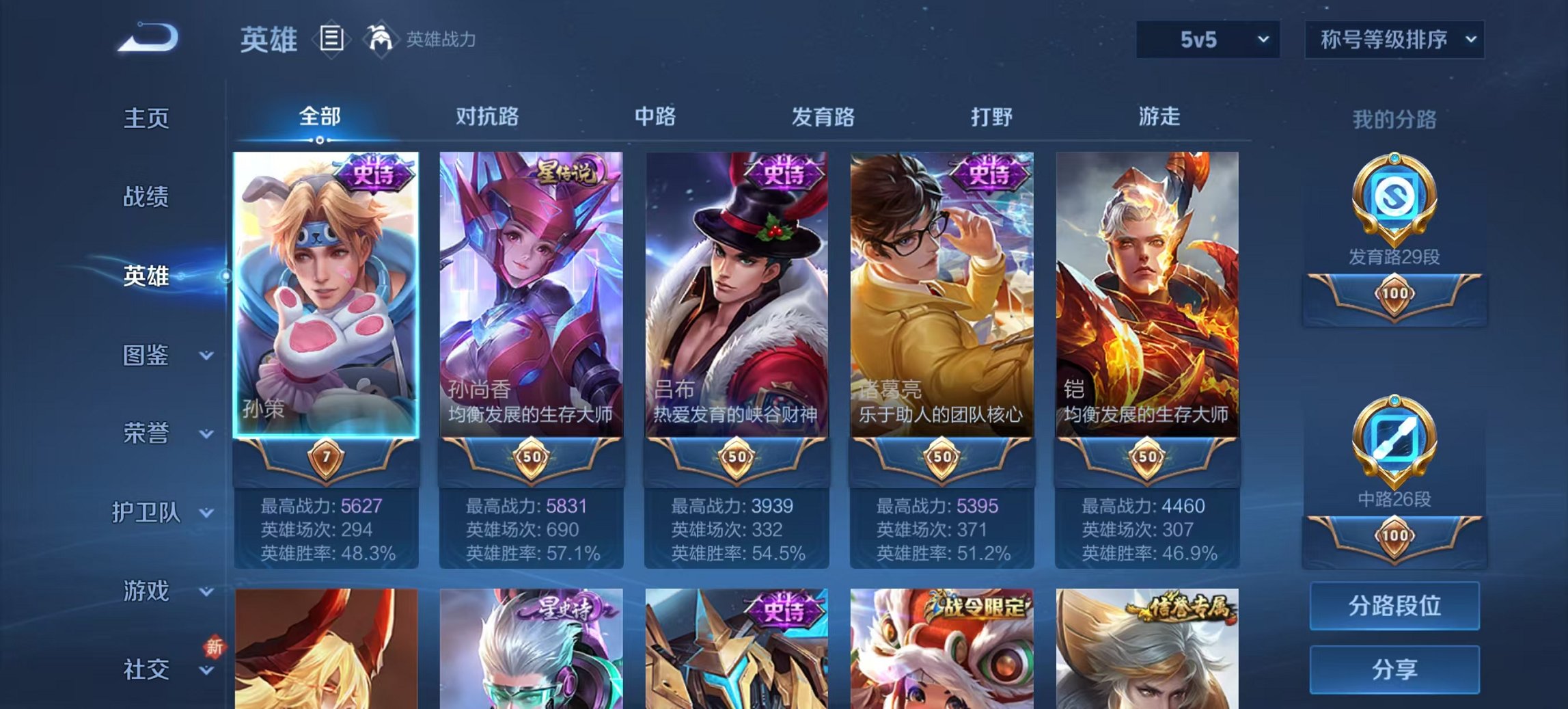Click the hero power (英雄战力) icon

click(381, 39)
